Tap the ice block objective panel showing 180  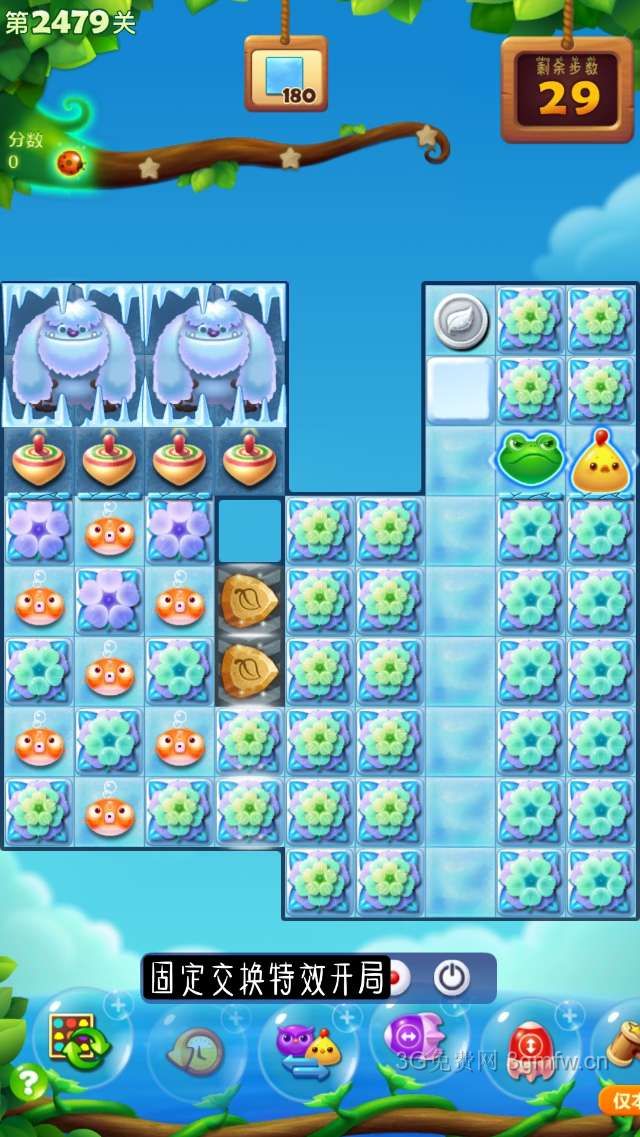tap(286, 75)
